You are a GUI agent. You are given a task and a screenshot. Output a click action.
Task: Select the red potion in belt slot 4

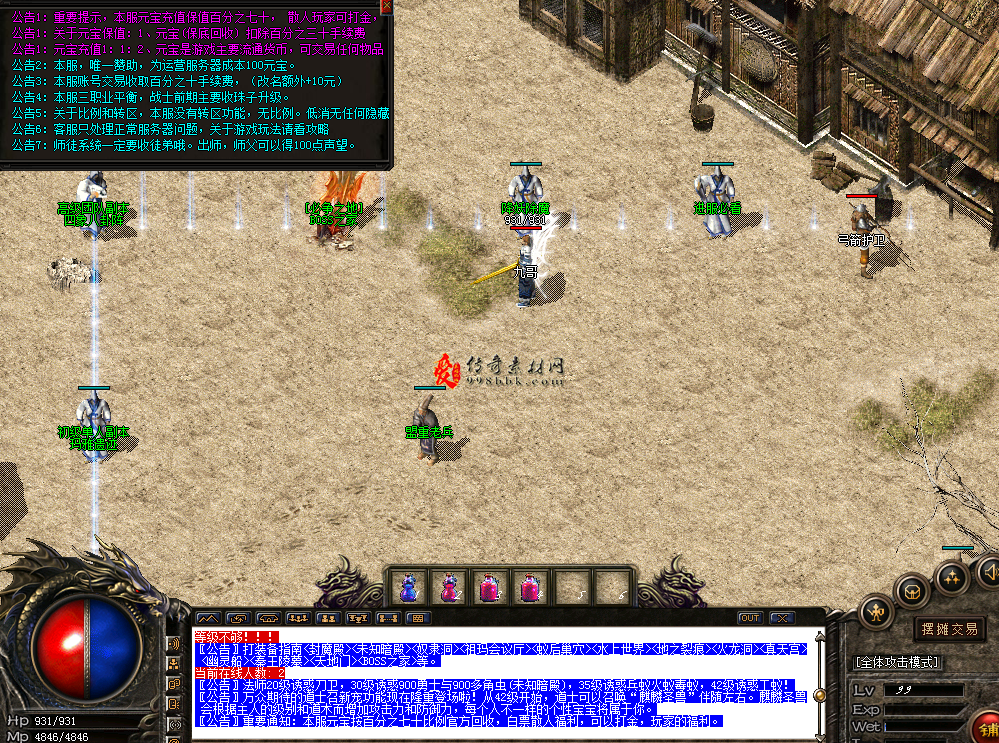528,587
